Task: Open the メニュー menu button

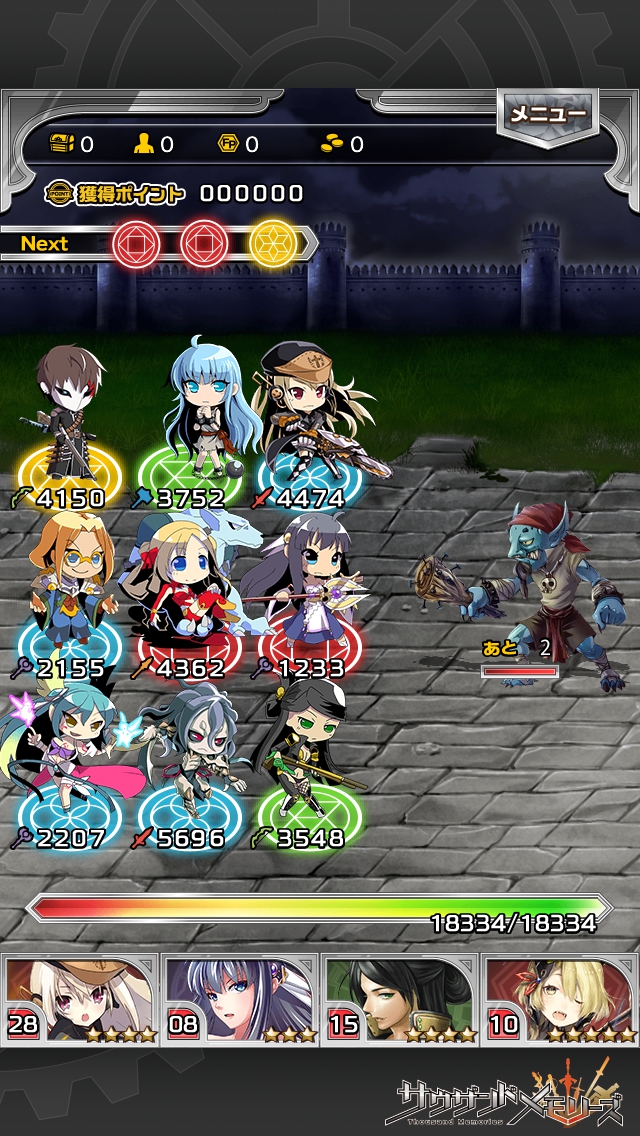Action: click(x=548, y=115)
